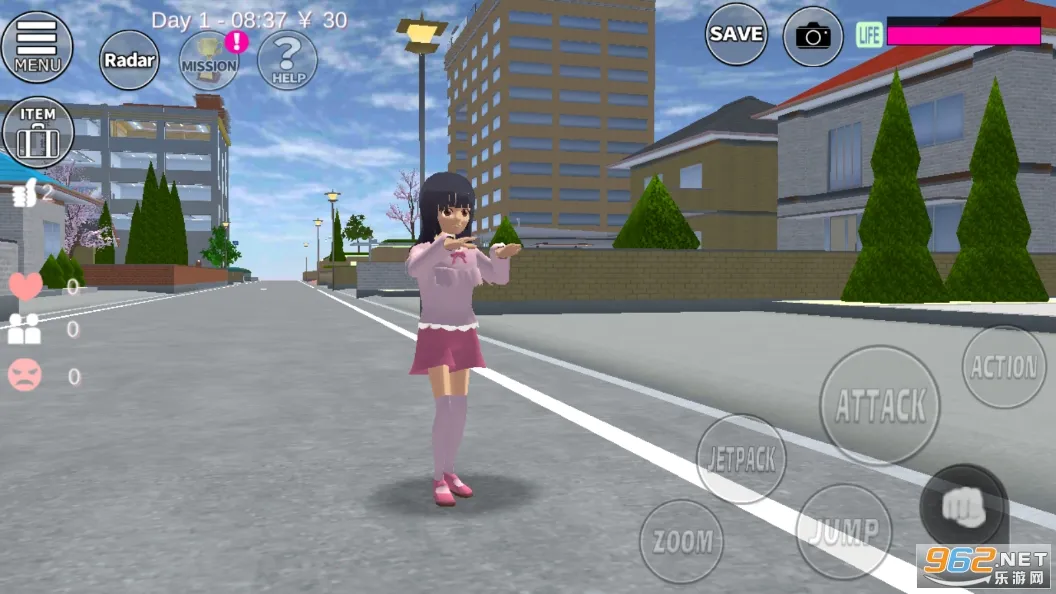
Task: Save the game with SAVE button
Action: (x=736, y=34)
